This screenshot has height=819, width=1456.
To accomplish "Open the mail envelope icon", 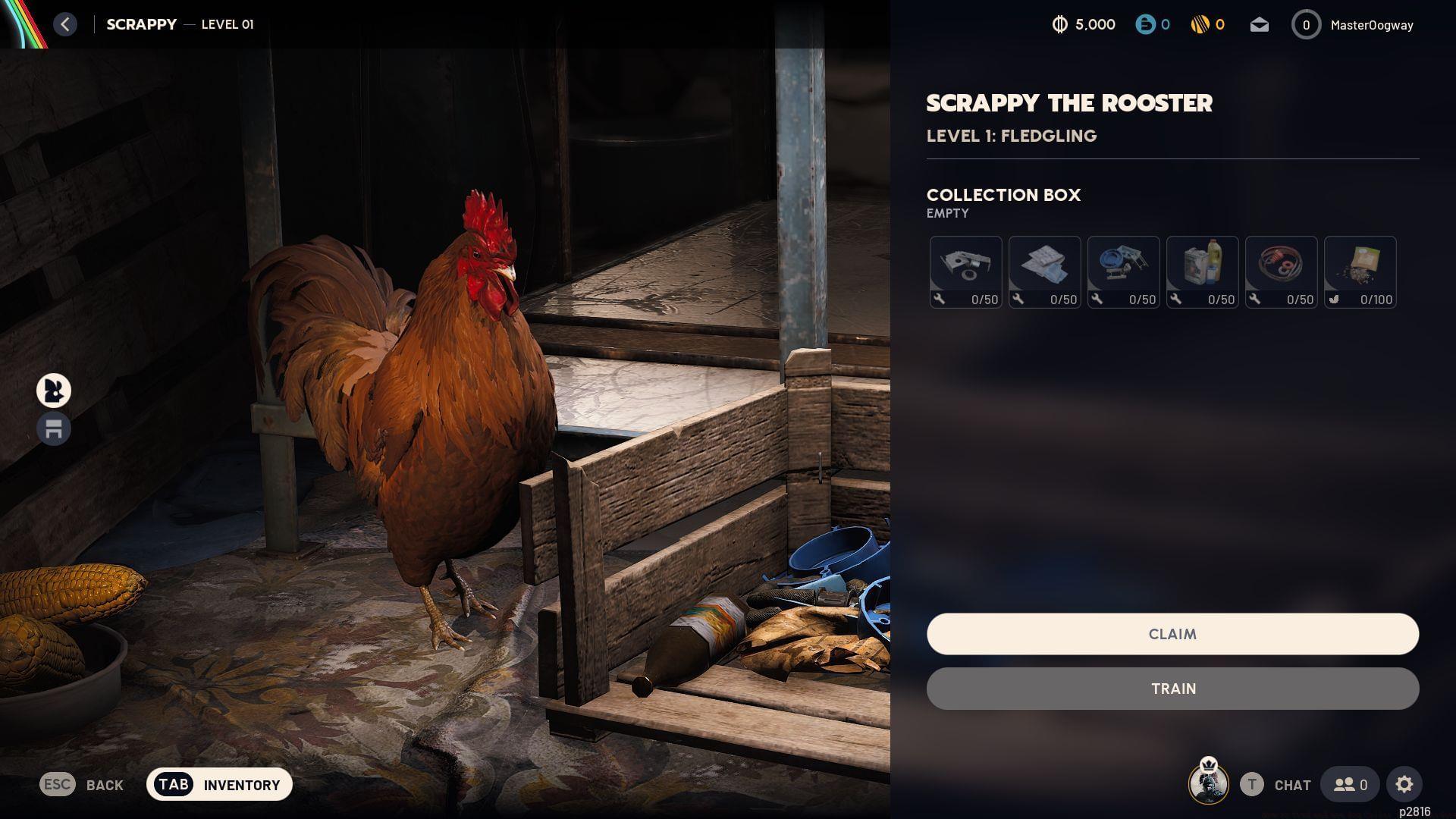I will [1259, 24].
